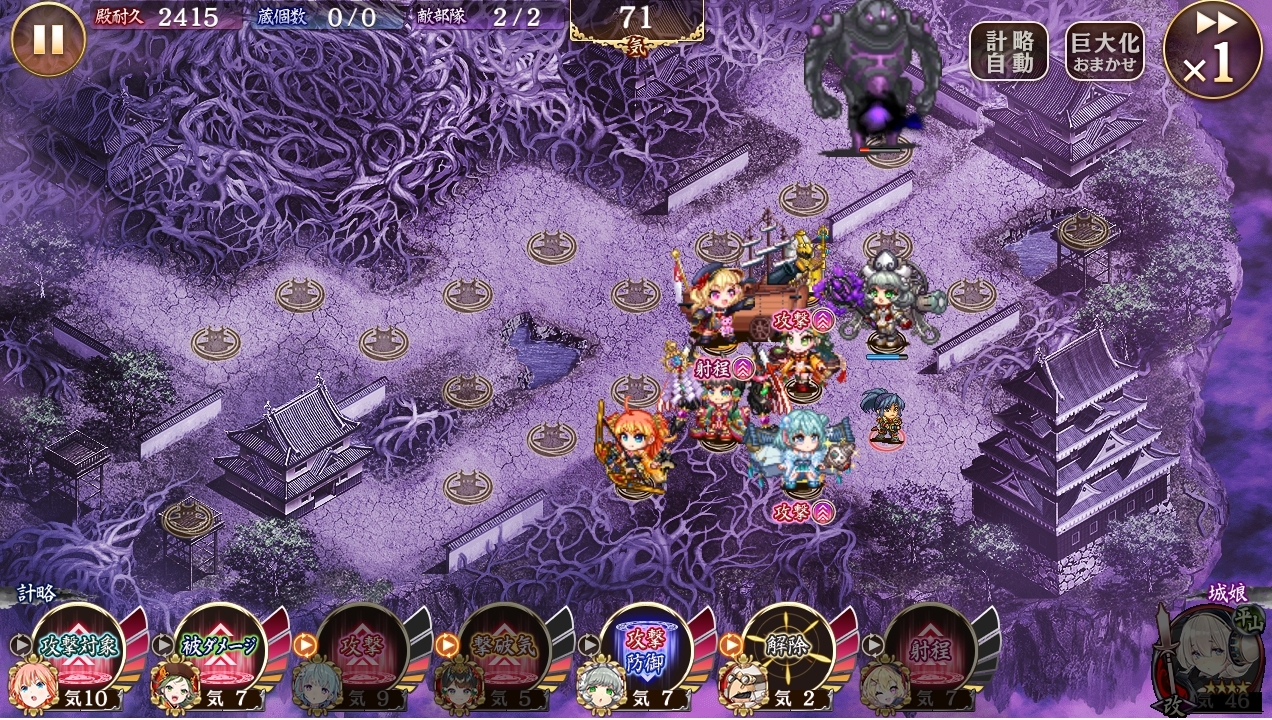1272x720 pixels.
Task: Activate the 解除 stratagem costing 2 気
Action: click(788, 646)
